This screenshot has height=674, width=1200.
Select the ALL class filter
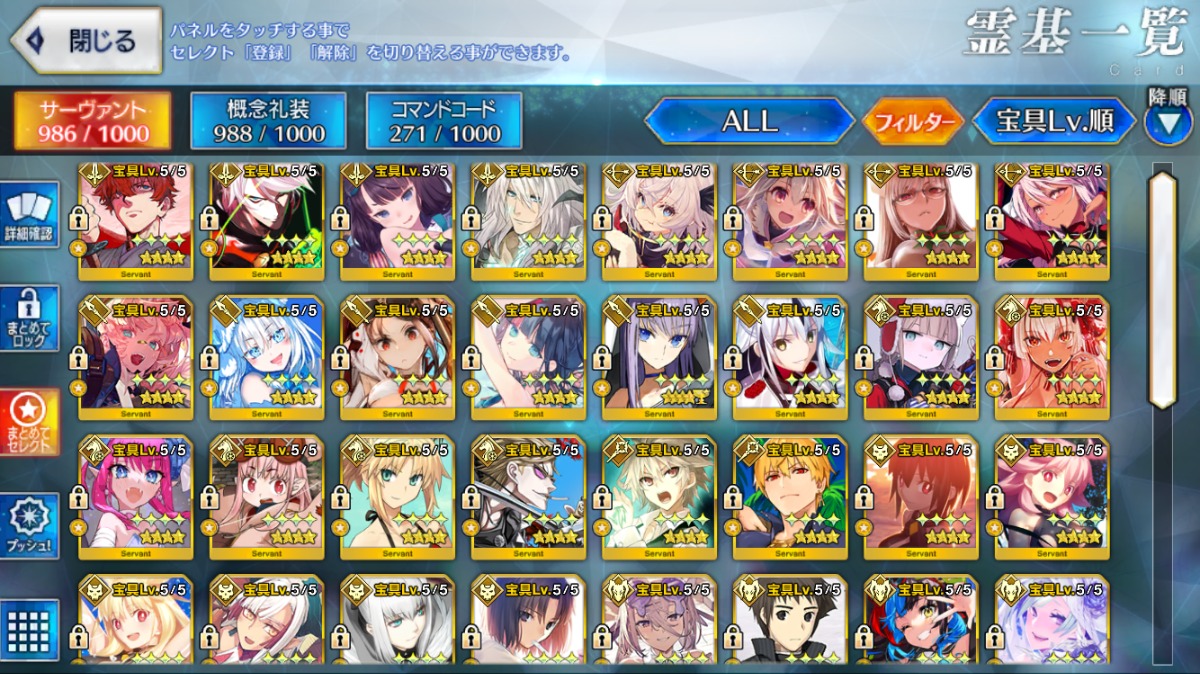click(x=749, y=121)
